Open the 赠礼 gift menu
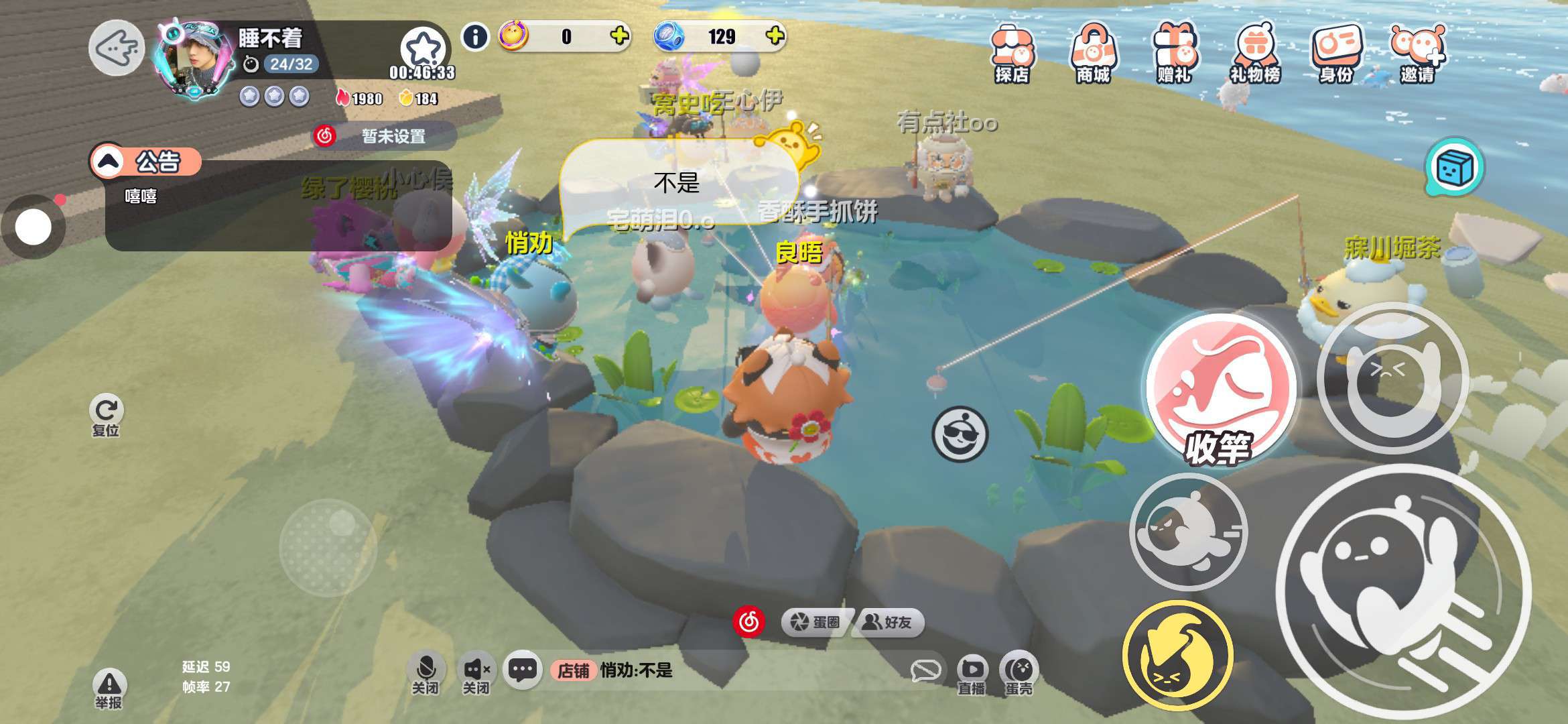The image size is (1568, 724). point(1174,54)
